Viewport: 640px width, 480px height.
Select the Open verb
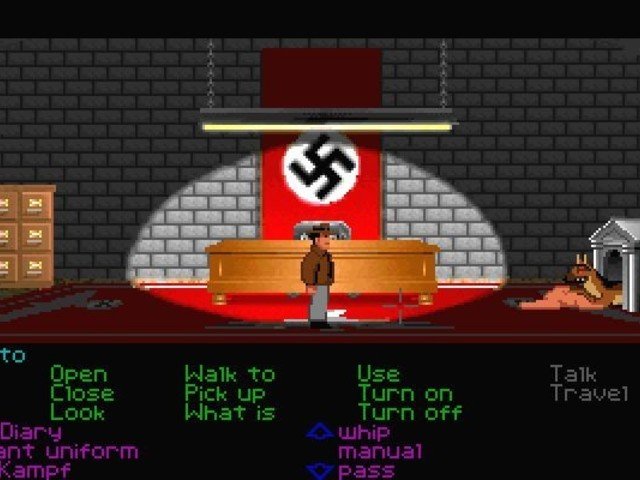click(x=78, y=374)
